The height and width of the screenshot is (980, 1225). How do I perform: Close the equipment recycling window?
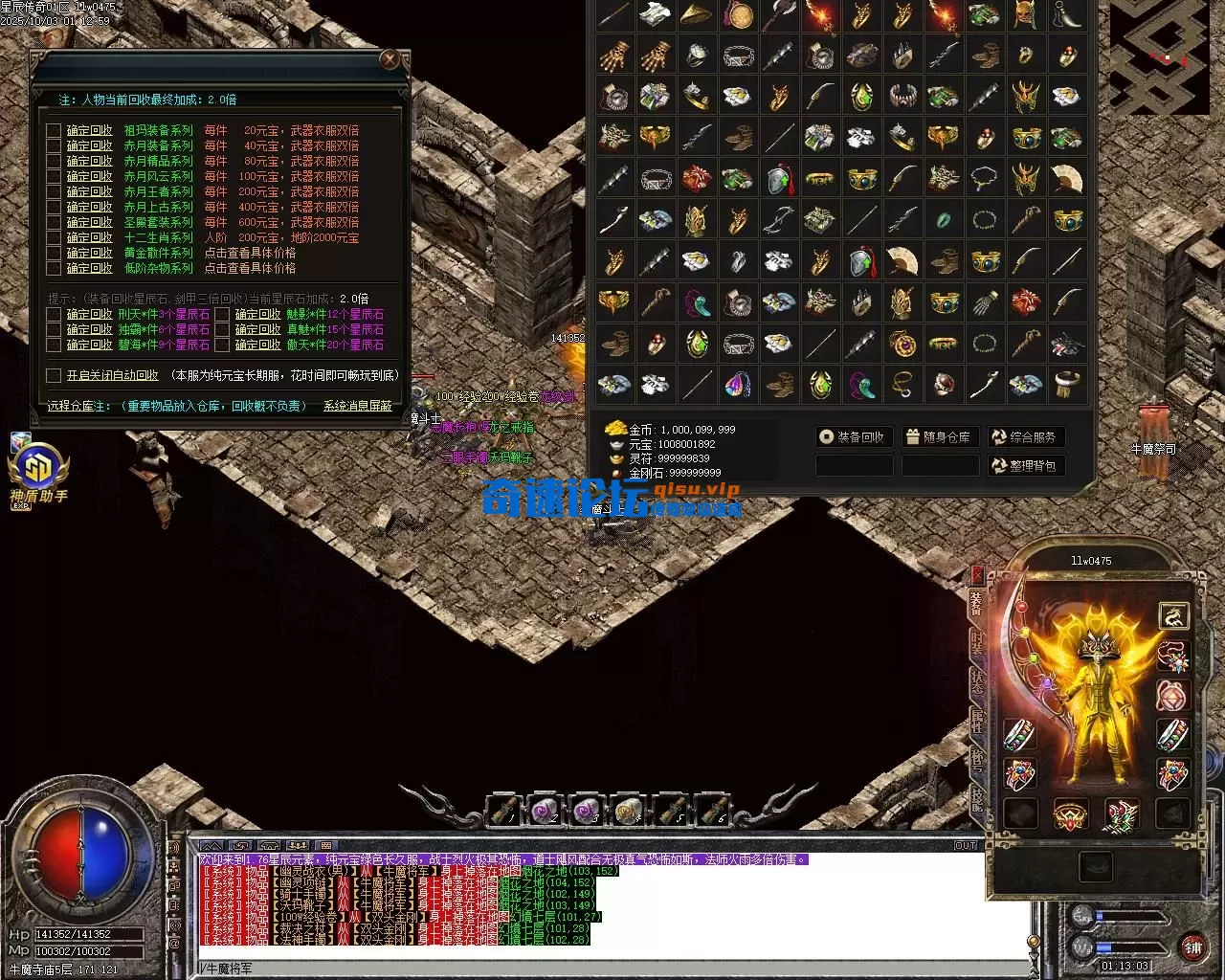(390, 60)
